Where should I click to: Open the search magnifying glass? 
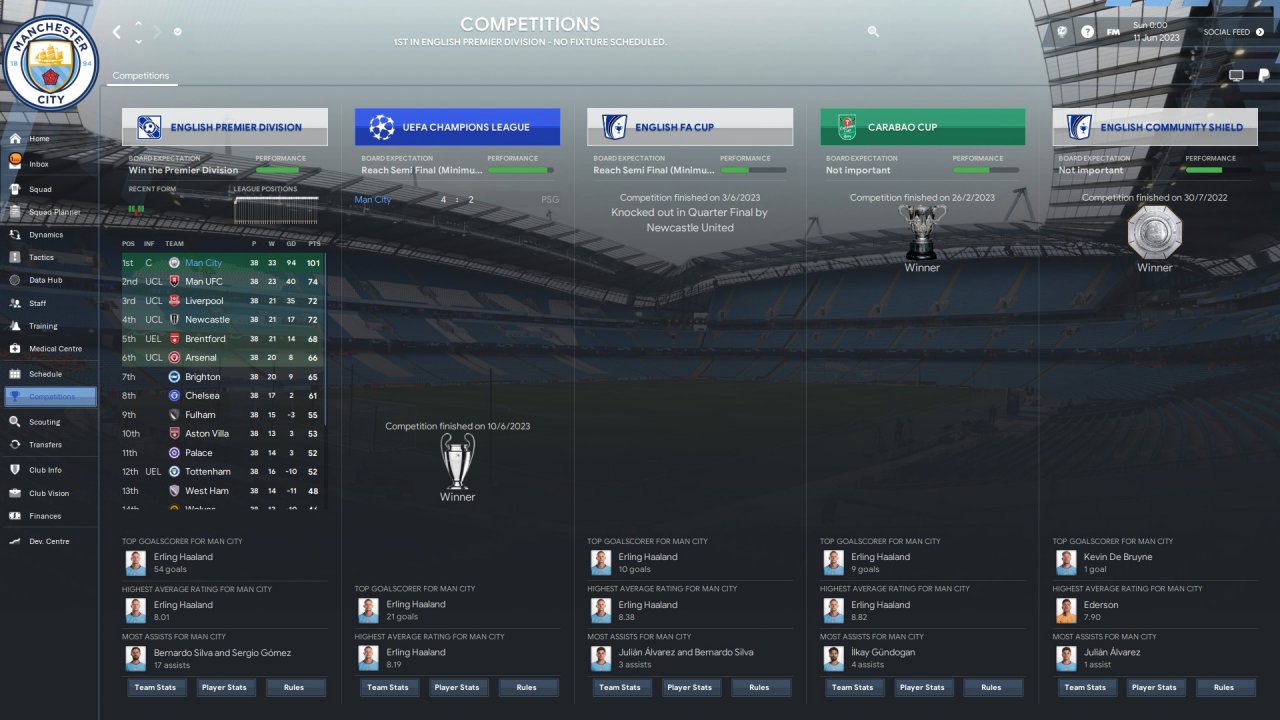[x=873, y=32]
